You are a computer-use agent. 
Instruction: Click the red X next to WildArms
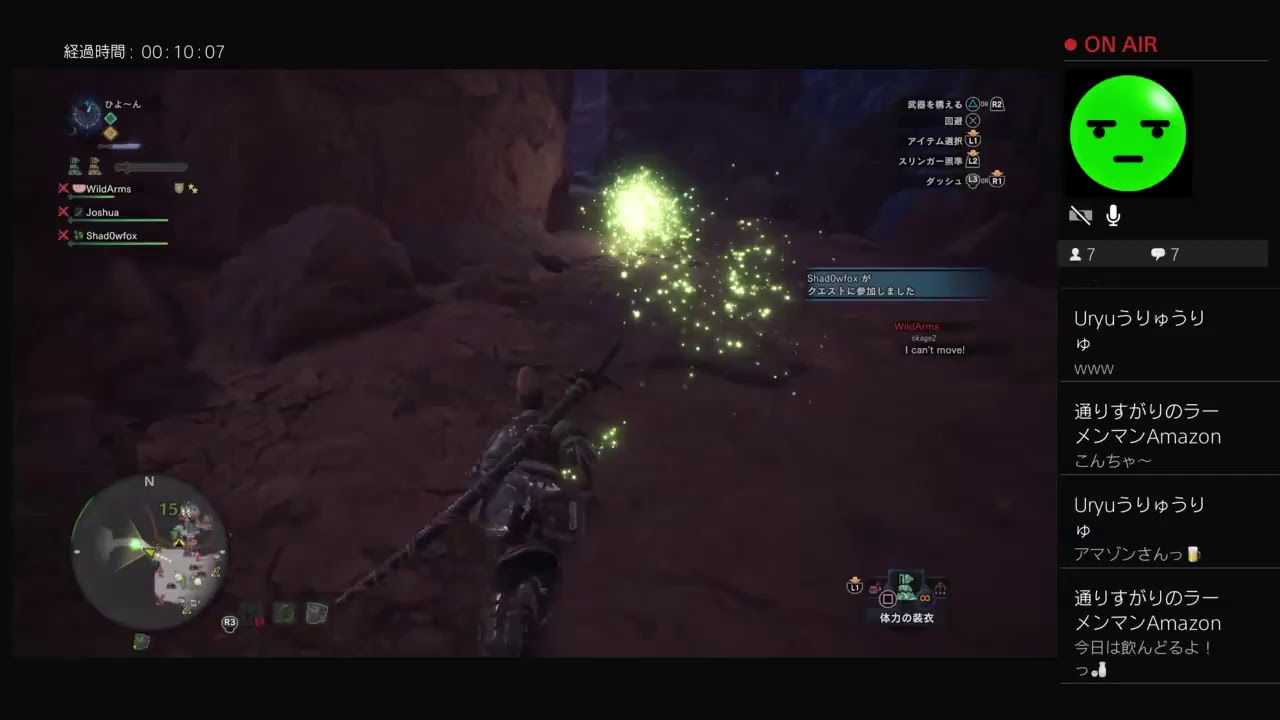(x=63, y=189)
